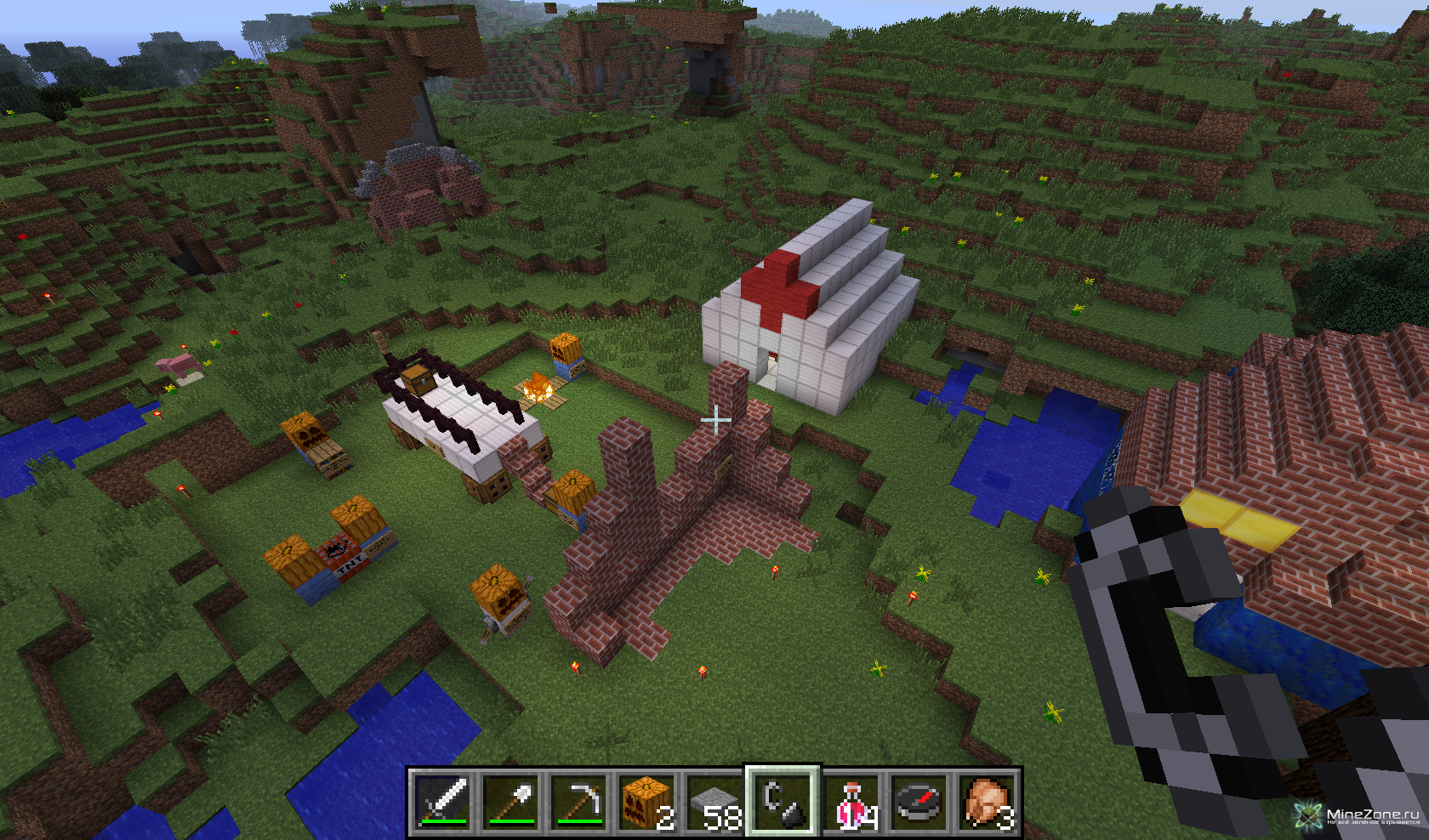Switch to the cooked chicken slot
This screenshot has width=1429, height=840.
988,801
